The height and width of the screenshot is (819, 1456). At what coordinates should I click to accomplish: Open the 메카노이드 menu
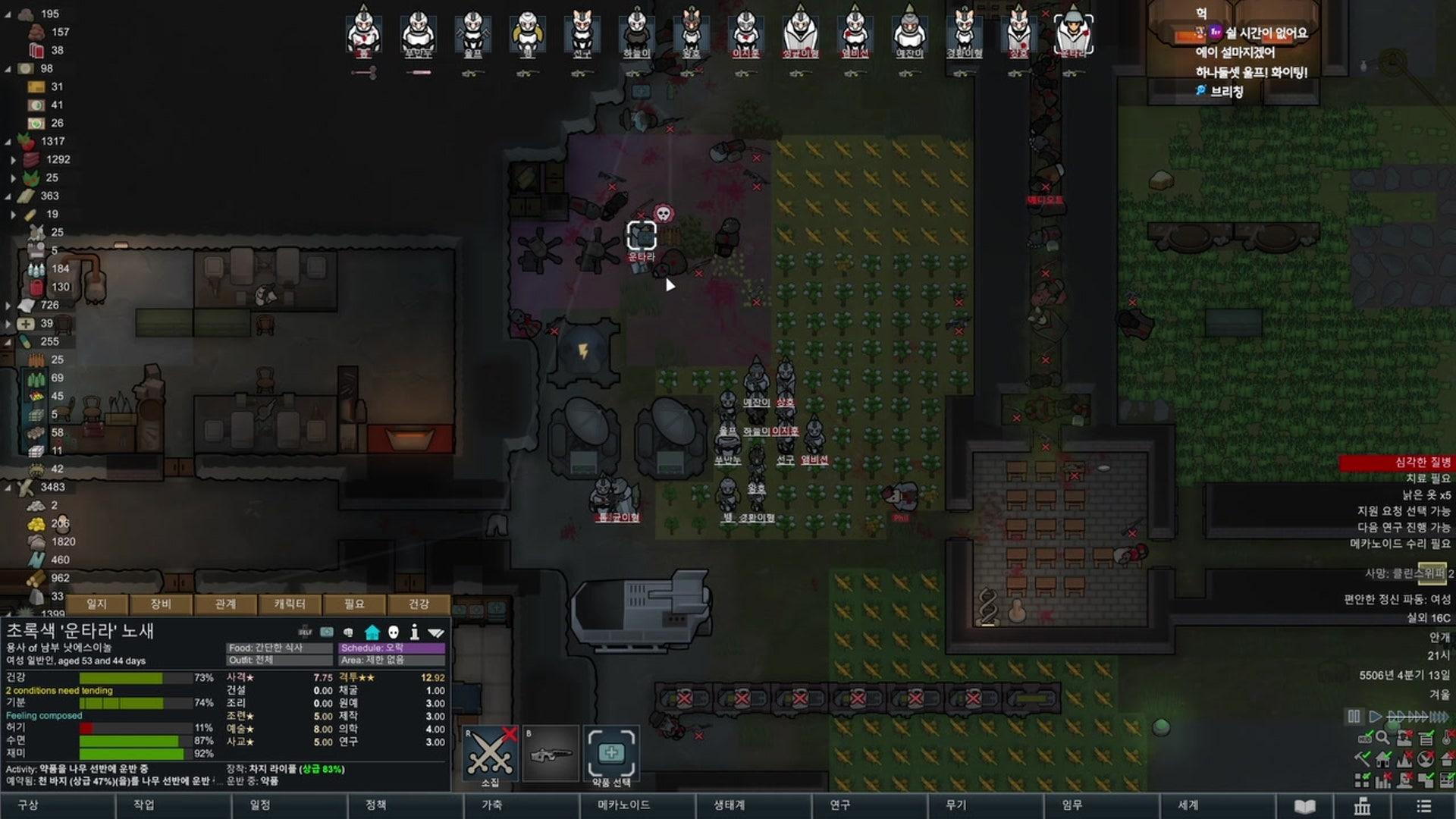(623, 805)
